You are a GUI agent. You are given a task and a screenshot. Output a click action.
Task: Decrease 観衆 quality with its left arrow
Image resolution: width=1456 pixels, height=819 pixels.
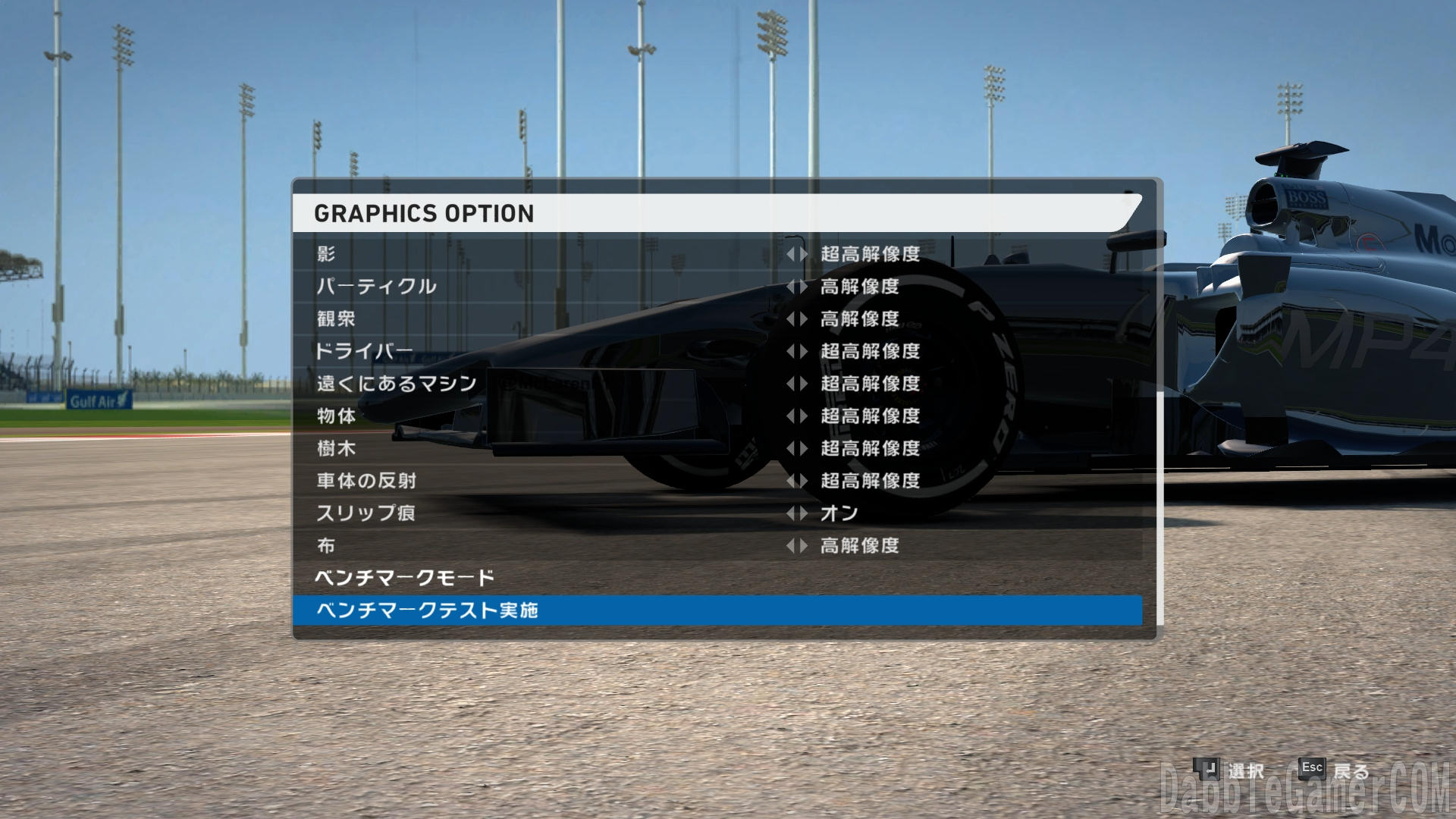click(790, 319)
